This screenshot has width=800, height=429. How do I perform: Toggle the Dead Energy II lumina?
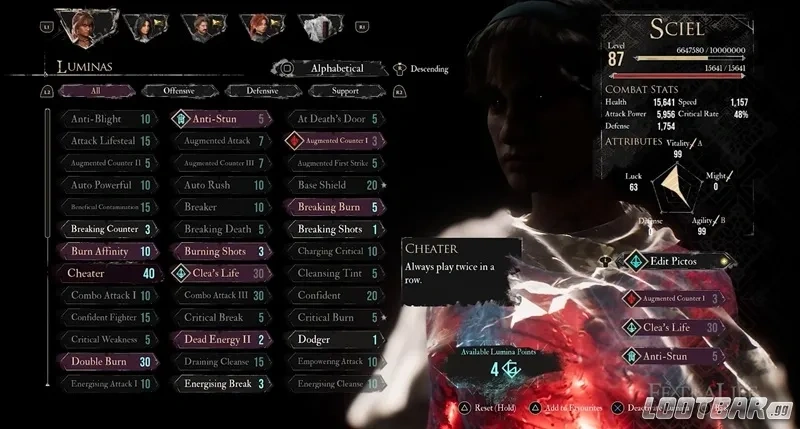coord(220,339)
